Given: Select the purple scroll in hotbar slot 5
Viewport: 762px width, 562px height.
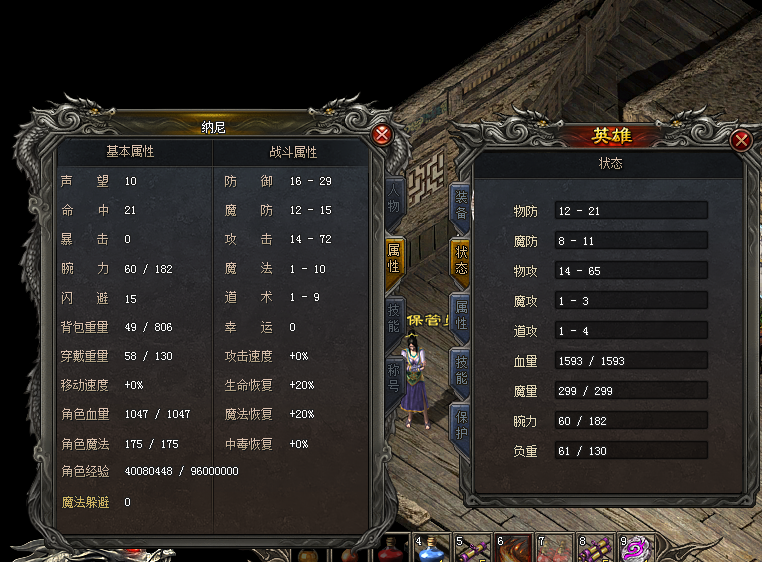Looking at the screenshot, I should tap(472, 549).
